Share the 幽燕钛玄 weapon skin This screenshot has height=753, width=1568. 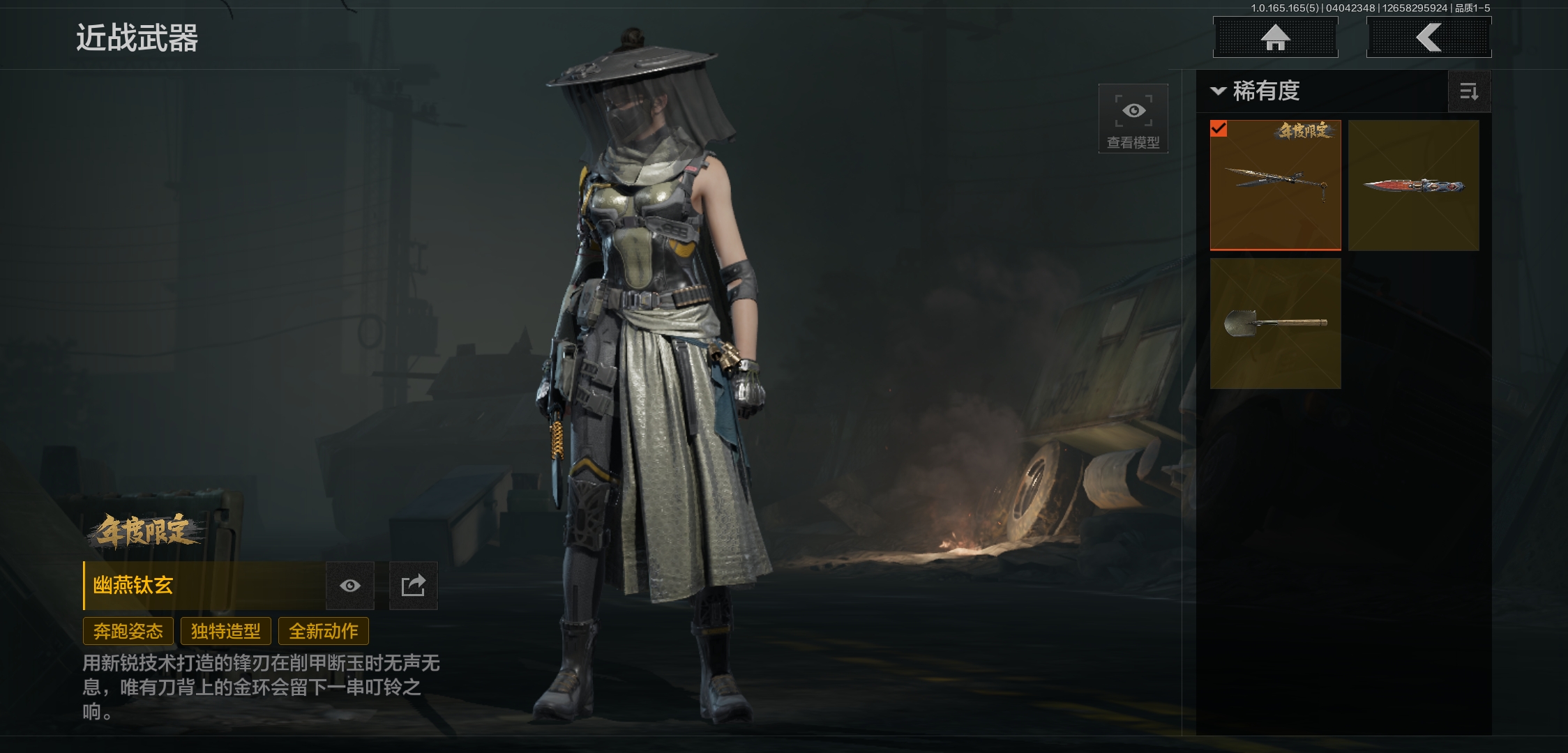413,586
